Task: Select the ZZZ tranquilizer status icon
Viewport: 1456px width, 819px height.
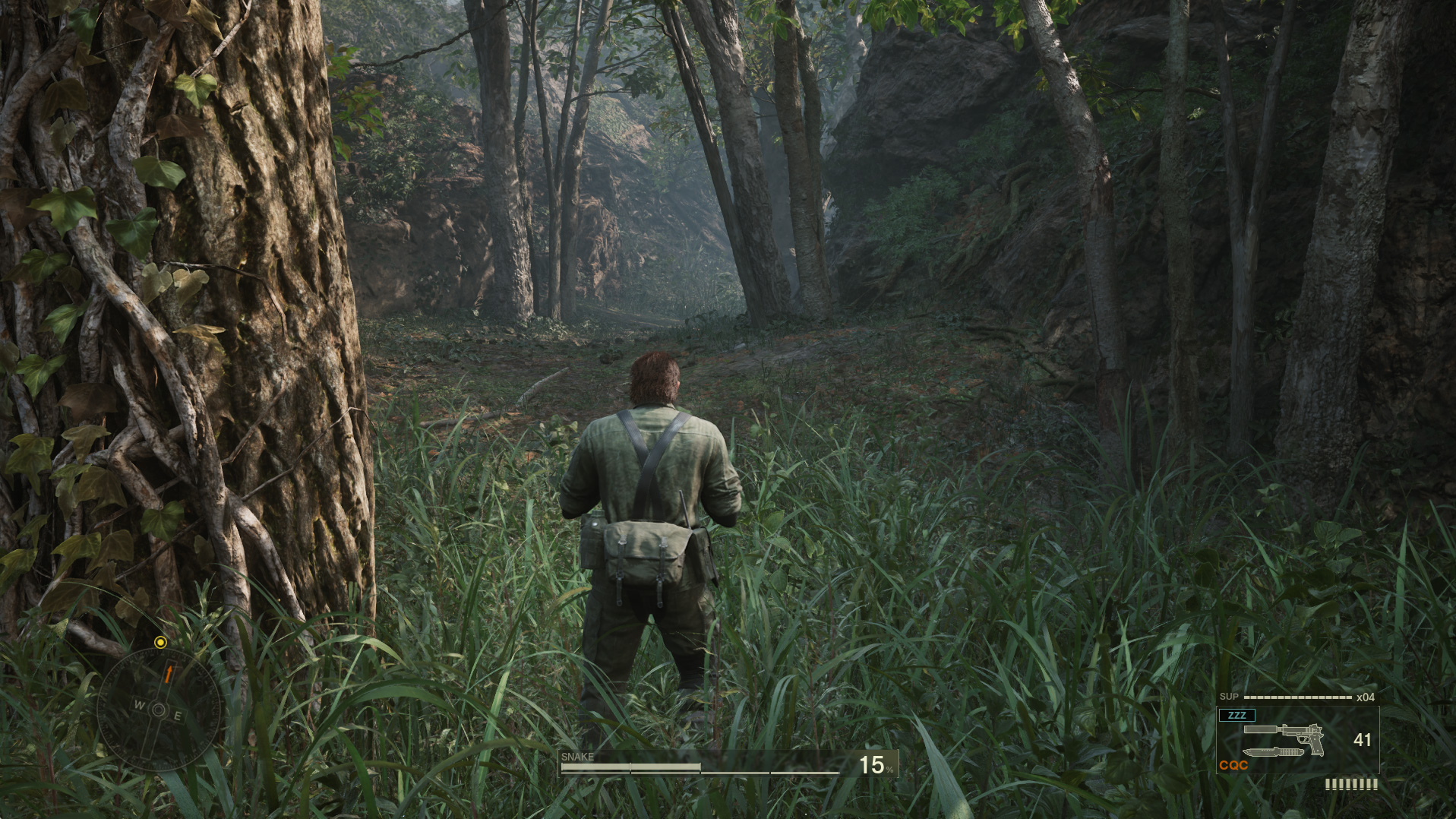Action: coord(1236,715)
